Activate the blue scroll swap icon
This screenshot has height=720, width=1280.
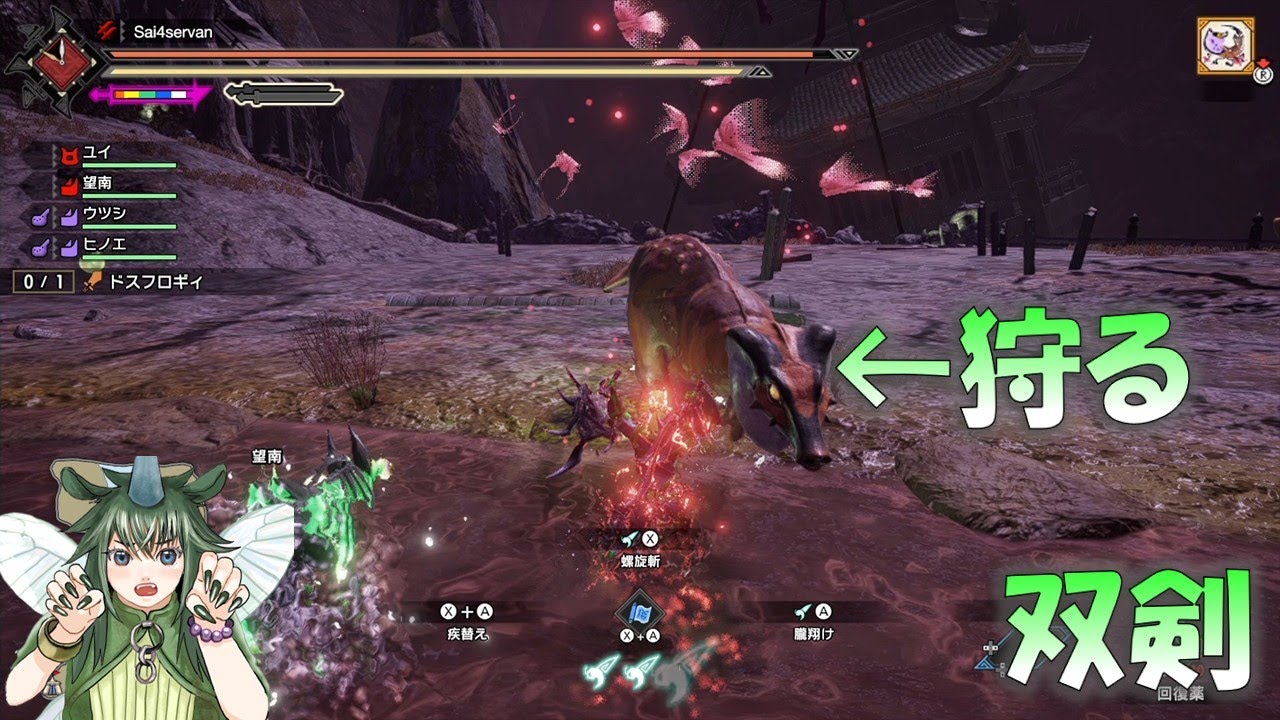[x=640, y=609]
